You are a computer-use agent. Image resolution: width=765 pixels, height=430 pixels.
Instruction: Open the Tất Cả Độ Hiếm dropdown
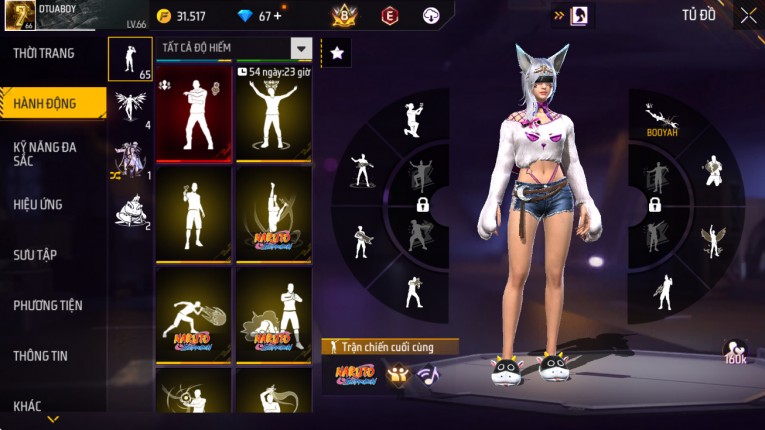pos(301,48)
